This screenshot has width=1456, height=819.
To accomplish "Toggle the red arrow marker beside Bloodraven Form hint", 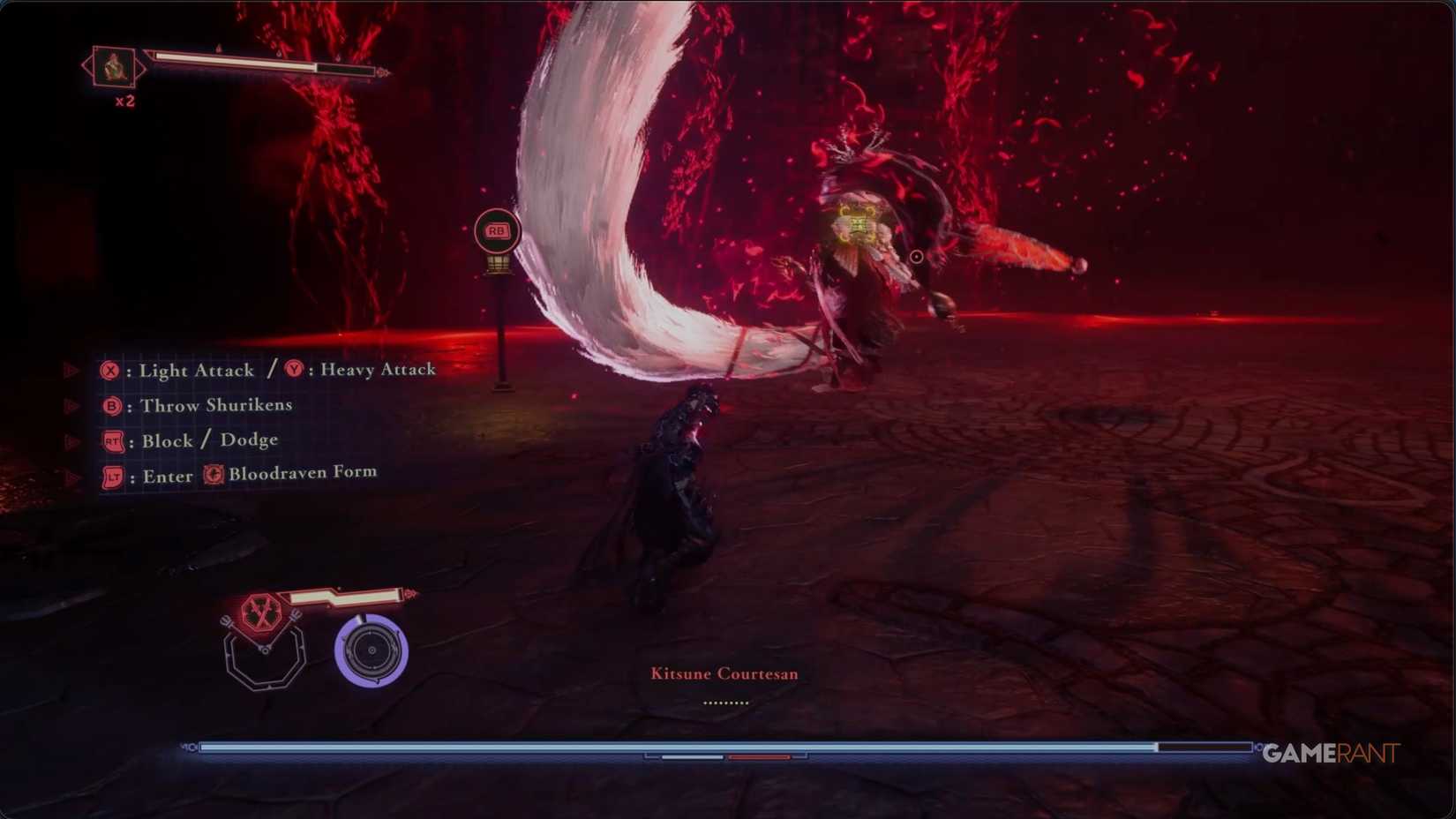I will 71,474.
